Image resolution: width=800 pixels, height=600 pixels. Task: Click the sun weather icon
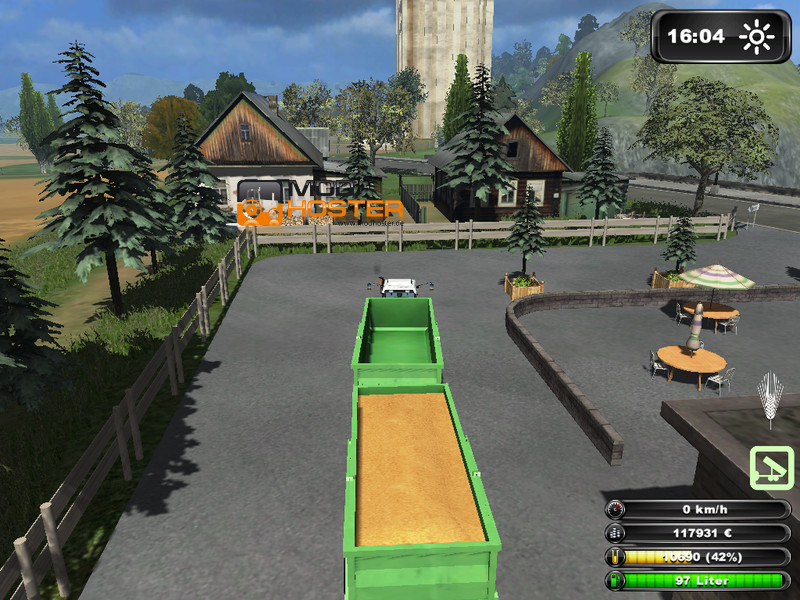[757, 37]
